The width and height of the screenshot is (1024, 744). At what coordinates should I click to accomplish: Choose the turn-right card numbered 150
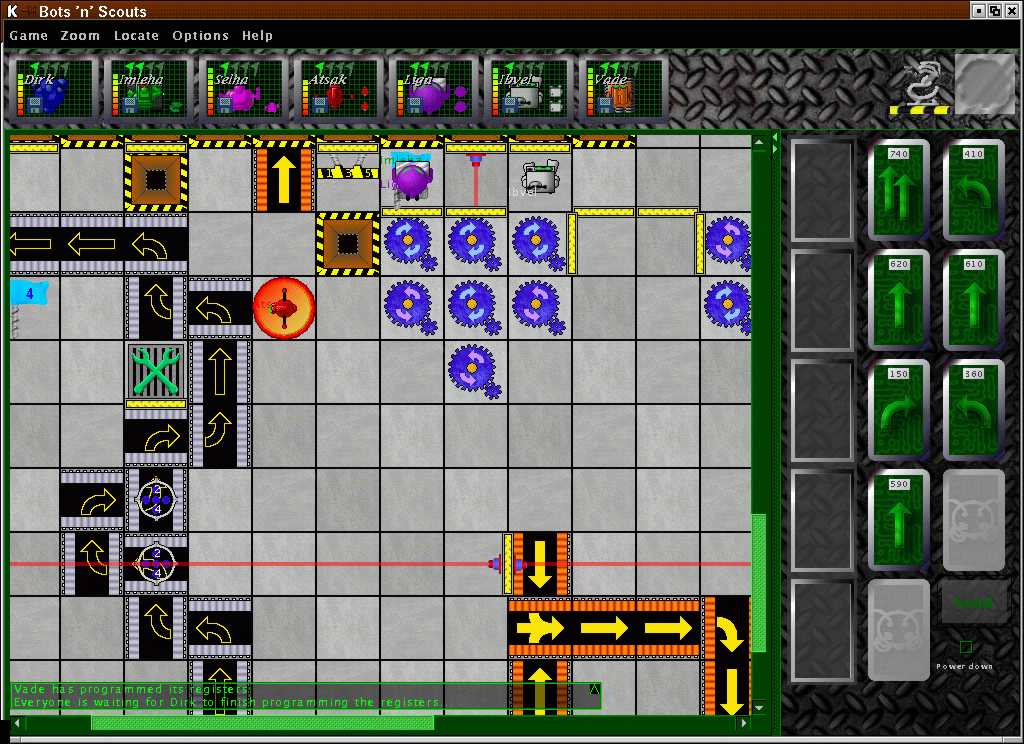(x=899, y=410)
